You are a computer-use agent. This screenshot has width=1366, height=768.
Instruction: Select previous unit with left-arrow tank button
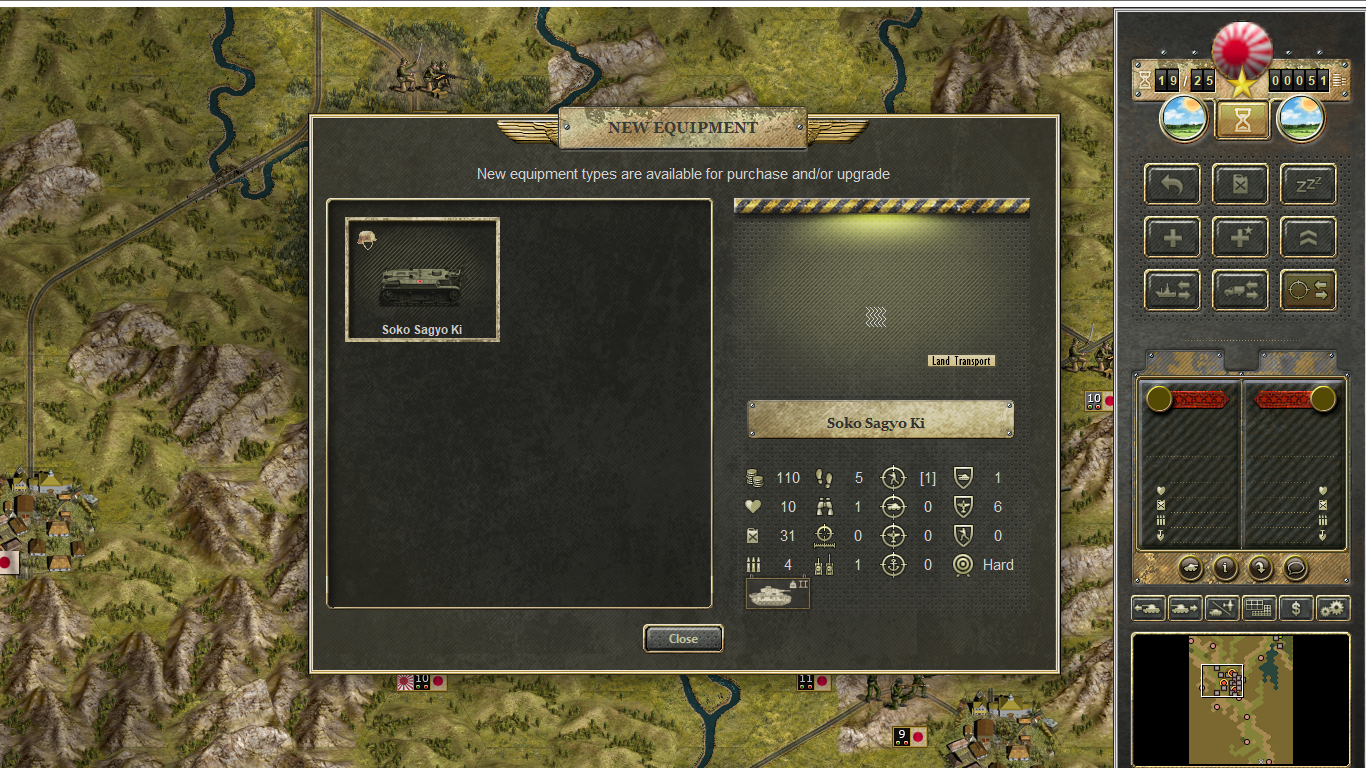point(1148,607)
